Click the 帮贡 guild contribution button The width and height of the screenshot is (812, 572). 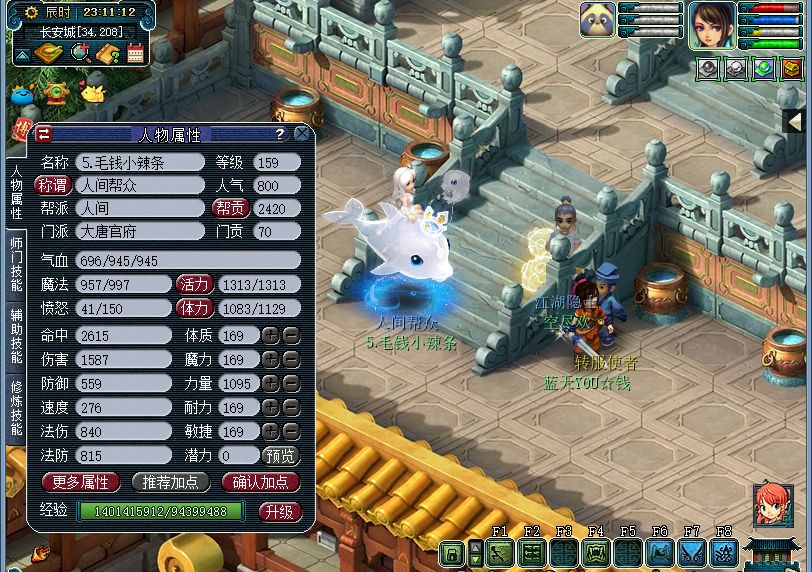coord(229,209)
